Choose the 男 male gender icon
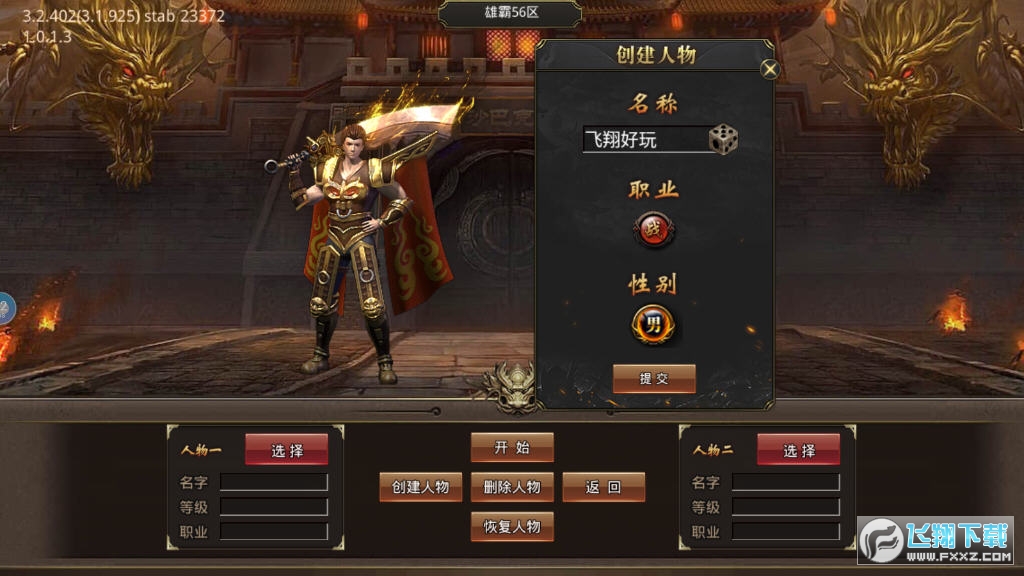 653,324
